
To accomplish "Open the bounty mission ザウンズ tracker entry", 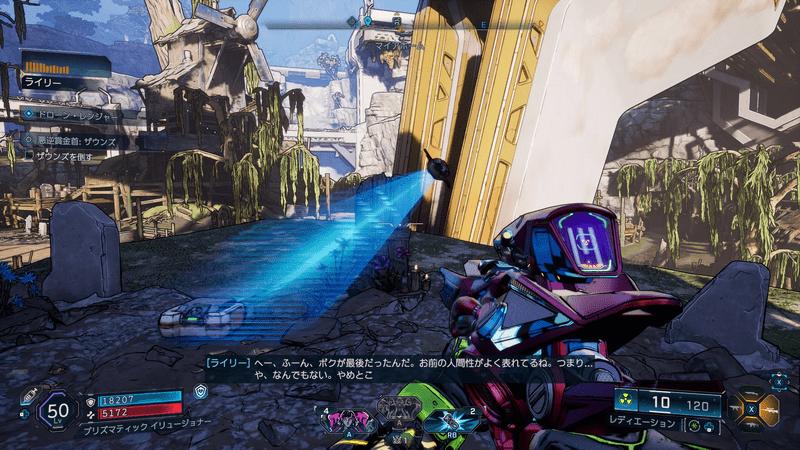I will coord(75,142).
